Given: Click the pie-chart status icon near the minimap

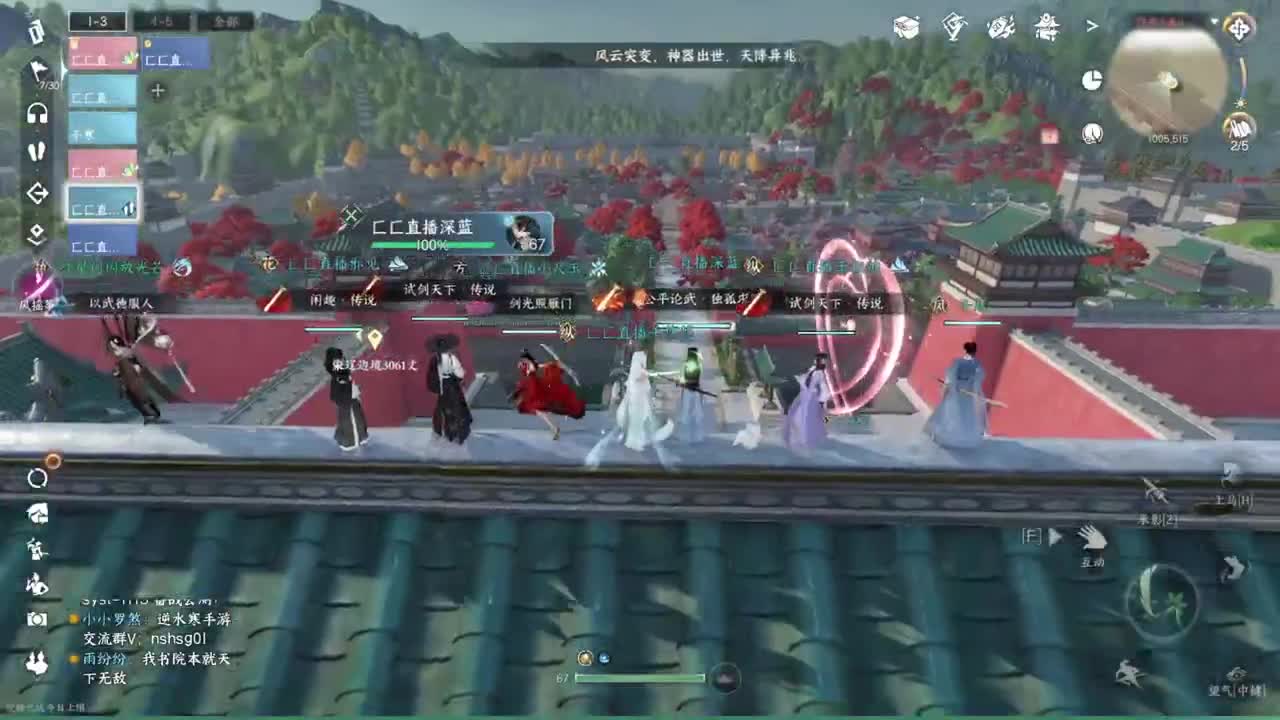Looking at the screenshot, I should (x=1091, y=80).
